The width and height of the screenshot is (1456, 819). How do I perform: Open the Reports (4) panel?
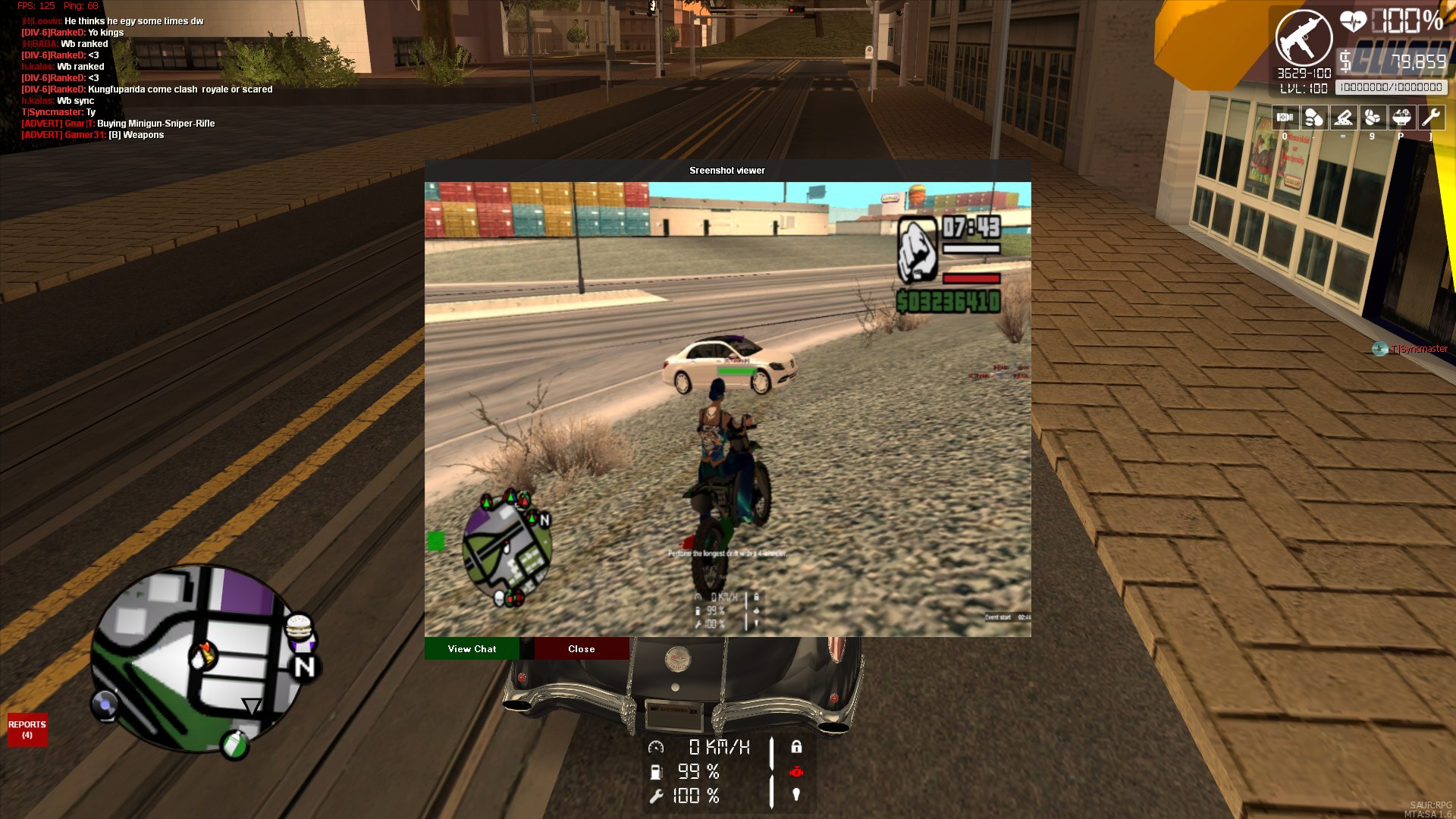[27, 730]
